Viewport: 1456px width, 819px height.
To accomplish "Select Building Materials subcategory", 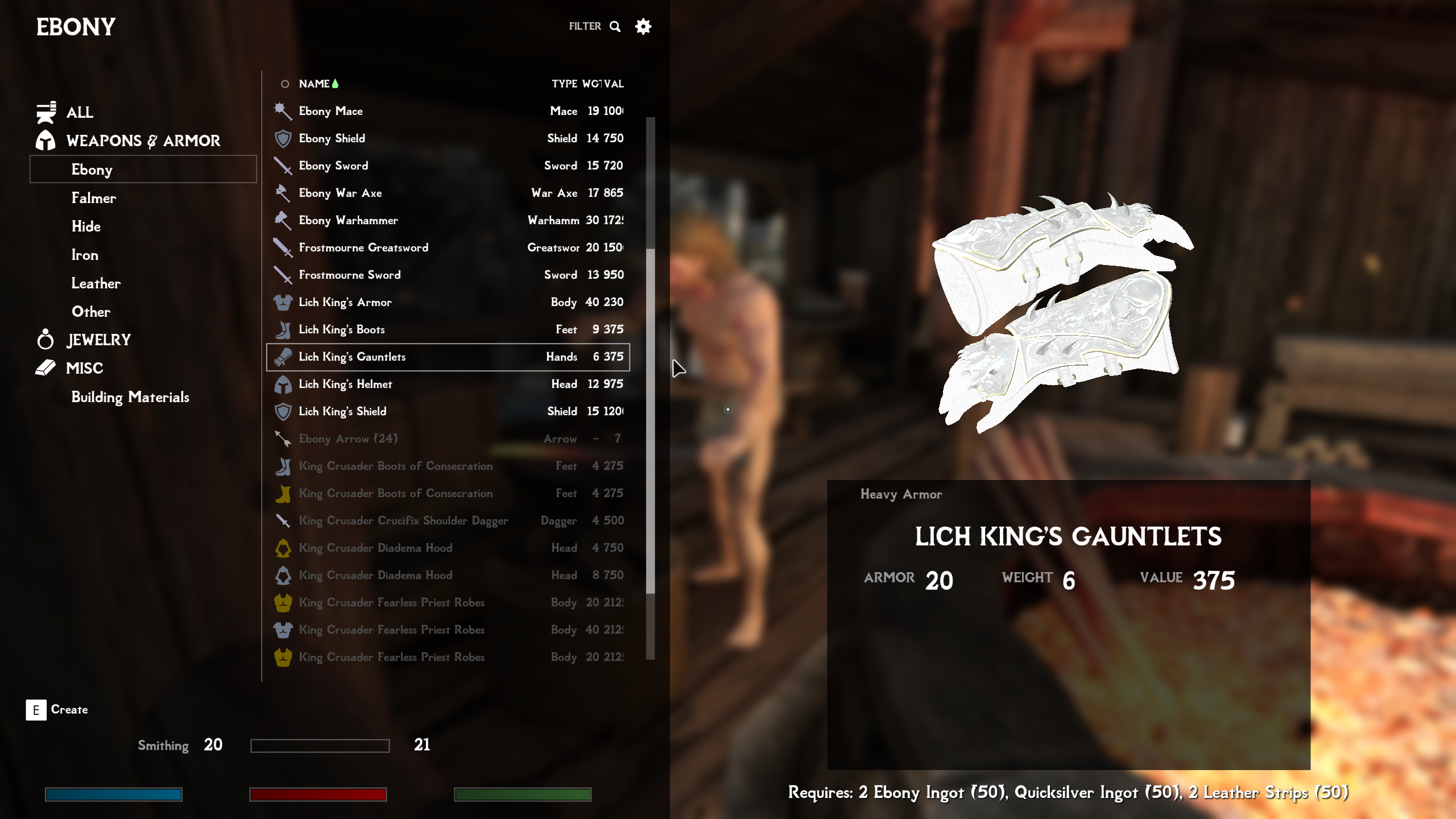I will pos(130,397).
